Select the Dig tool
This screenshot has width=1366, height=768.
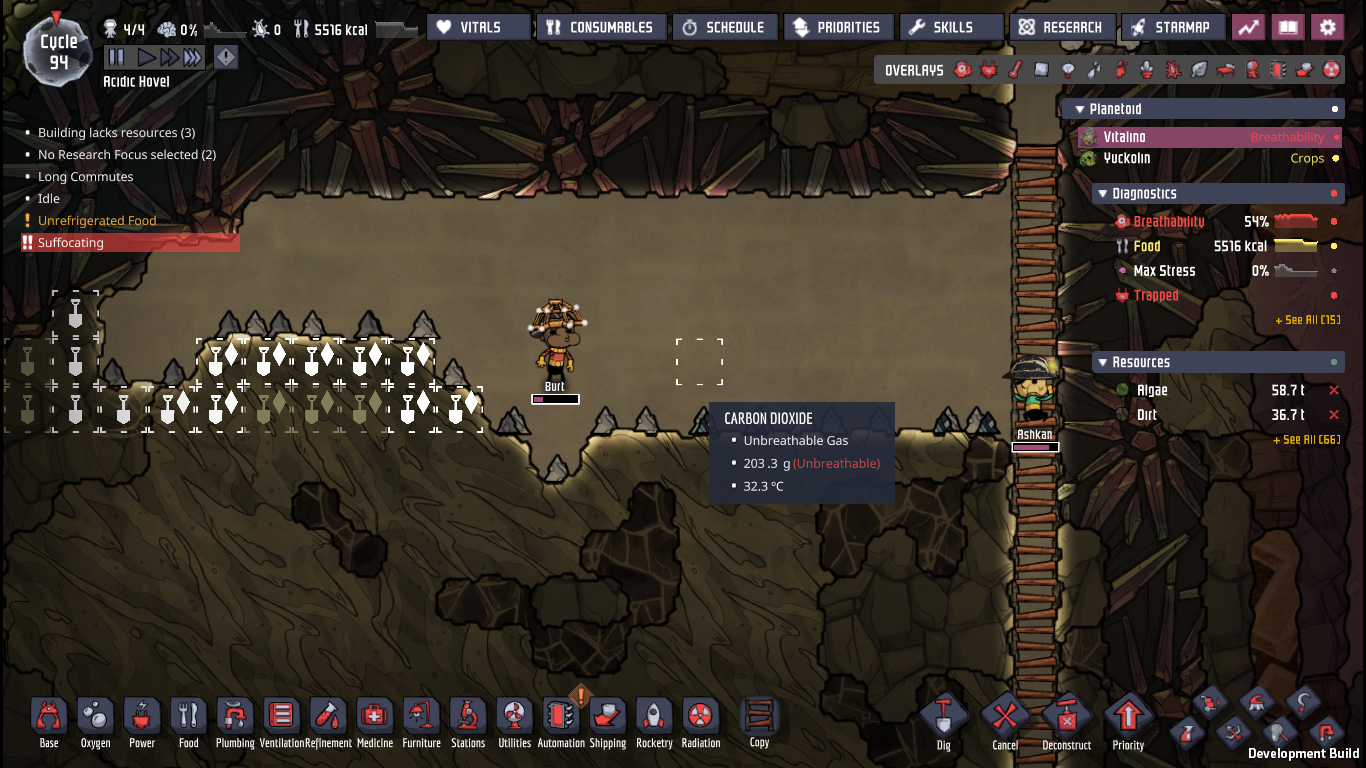click(x=943, y=719)
